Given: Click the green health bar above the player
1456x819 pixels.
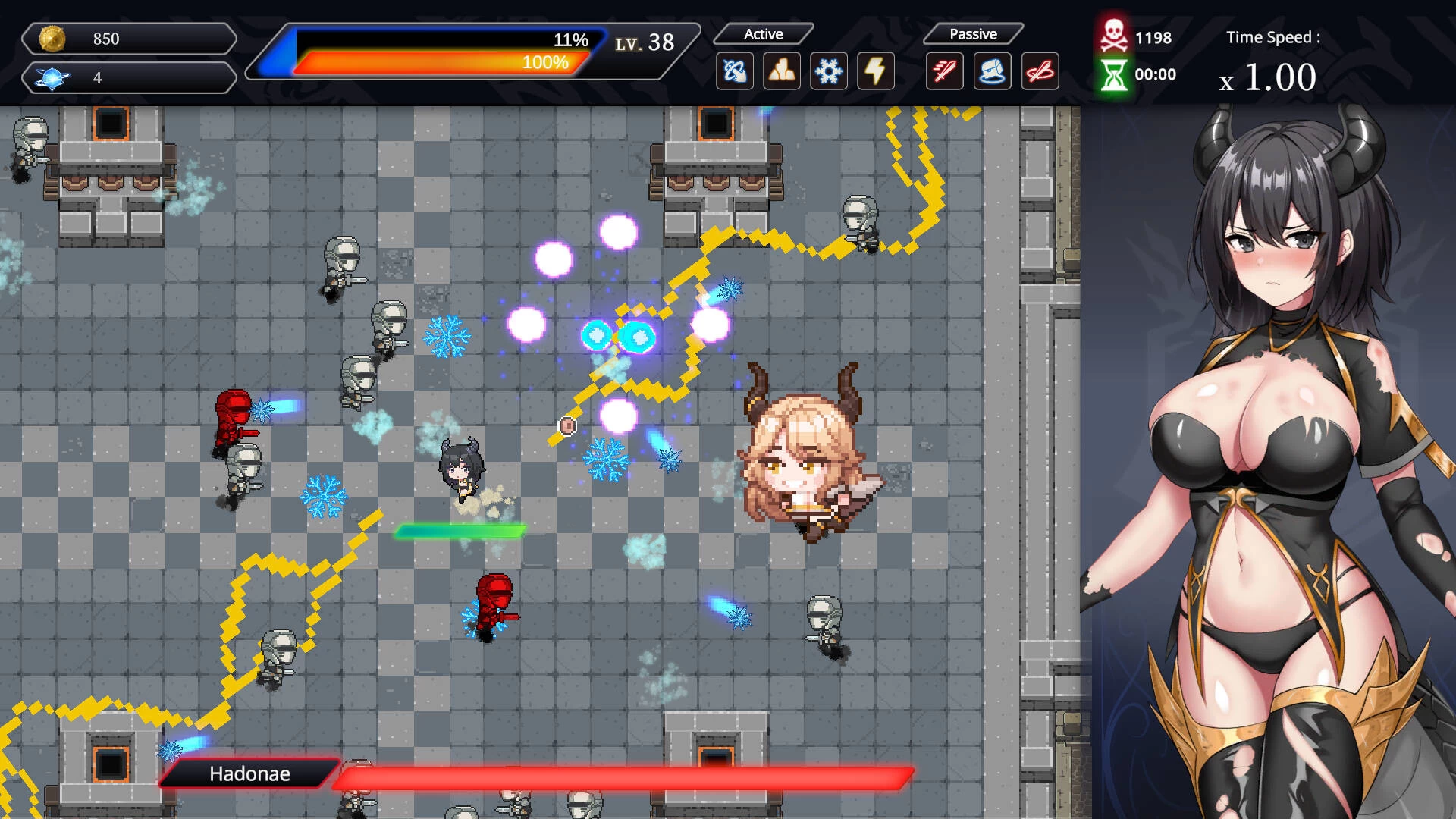Looking at the screenshot, I should (x=458, y=531).
